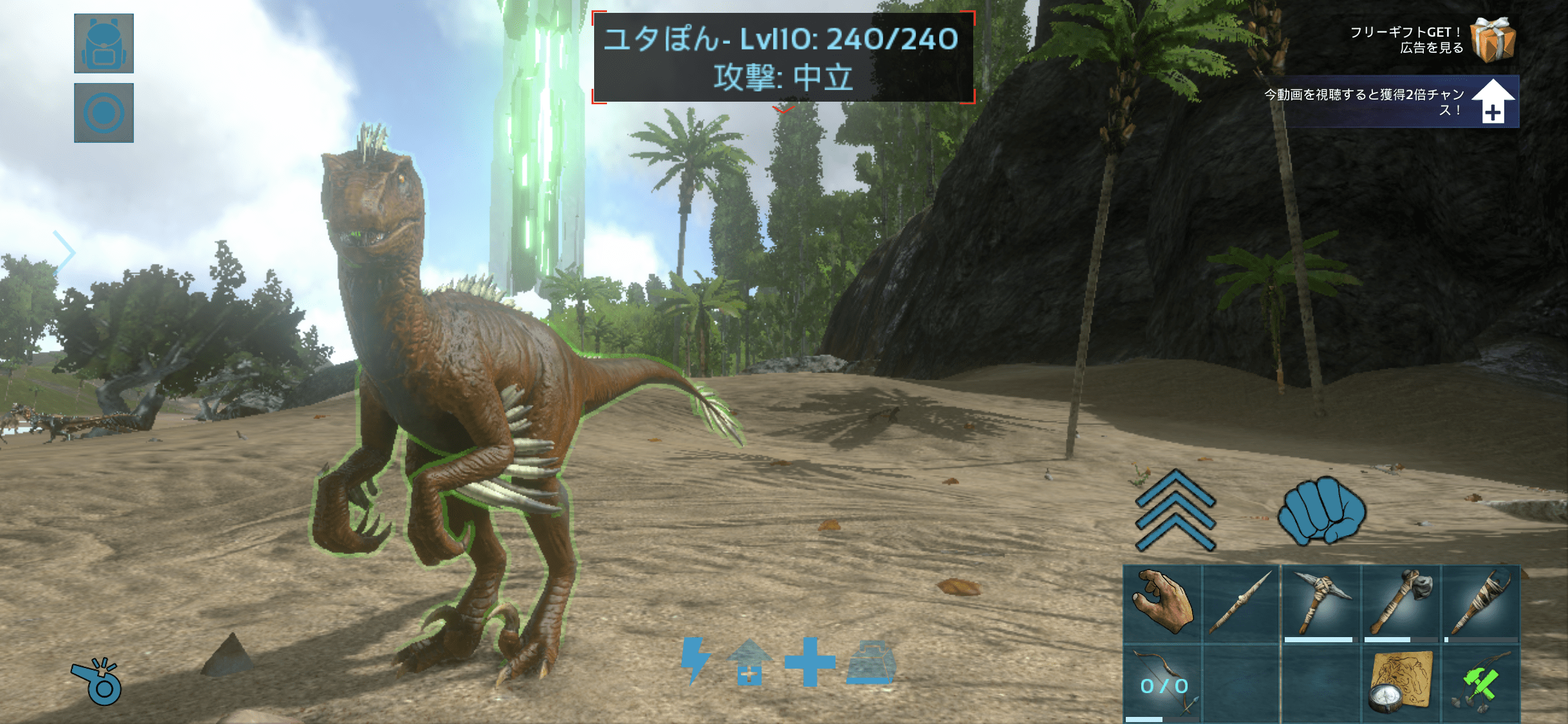Select the wrapped torch slot
The height and width of the screenshot is (724, 1568).
[x=1480, y=603]
